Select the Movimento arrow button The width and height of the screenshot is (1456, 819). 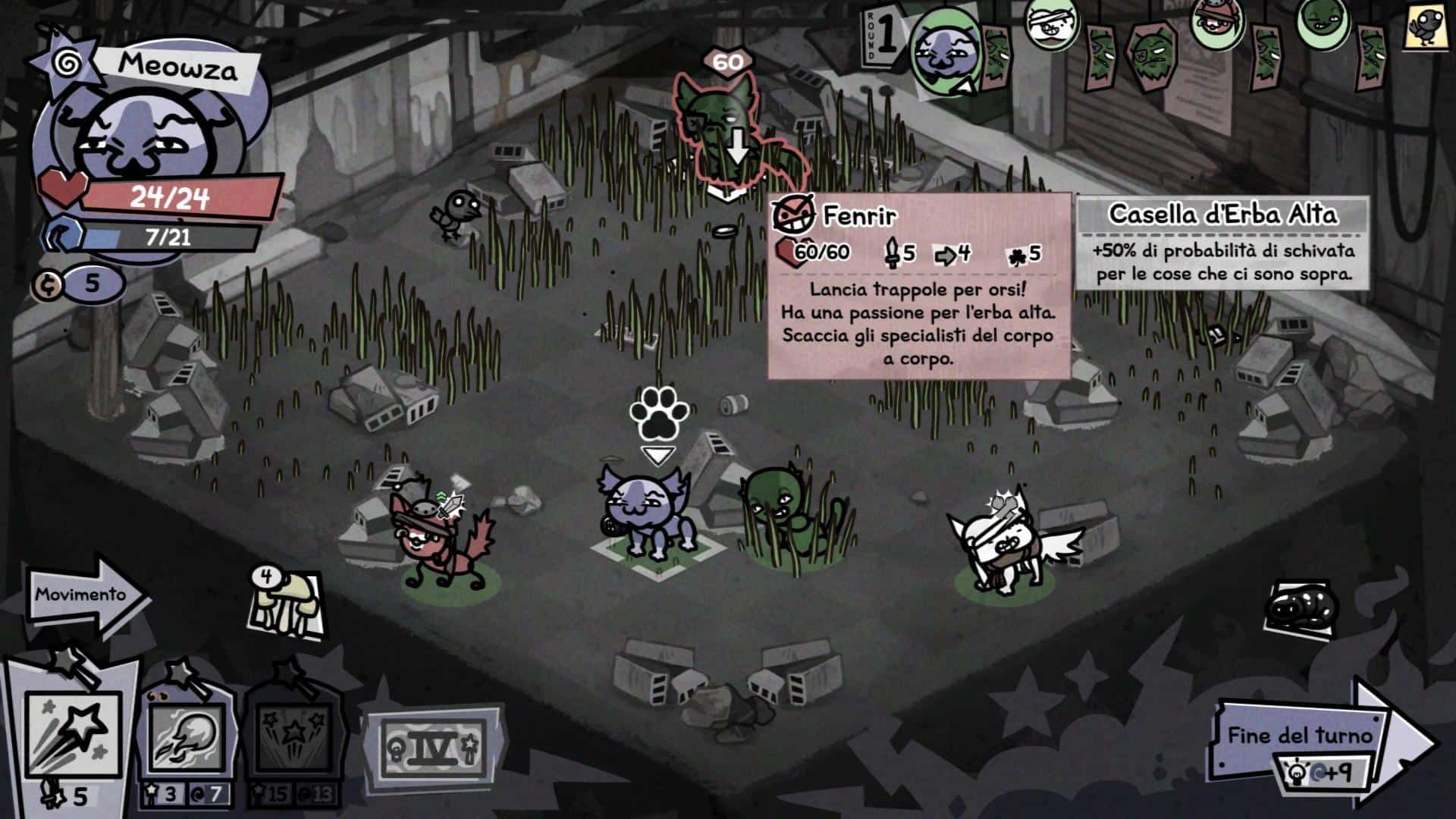[x=85, y=595]
